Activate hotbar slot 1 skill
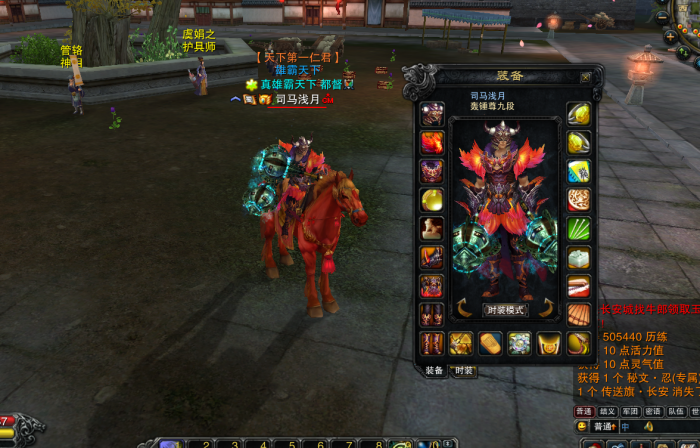This screenshot has width=700, height=448. point(170,443)
